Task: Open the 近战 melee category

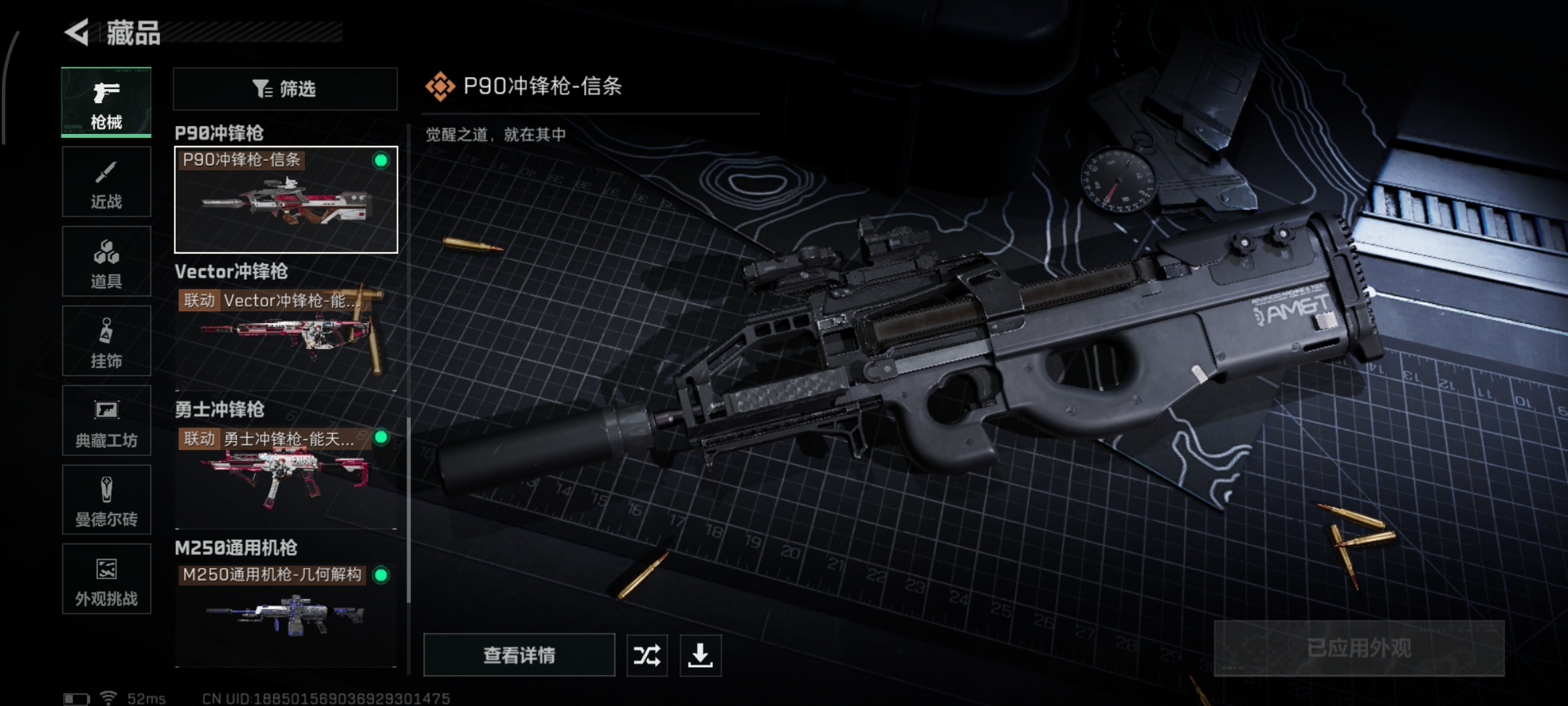Action: click(106, 182)
